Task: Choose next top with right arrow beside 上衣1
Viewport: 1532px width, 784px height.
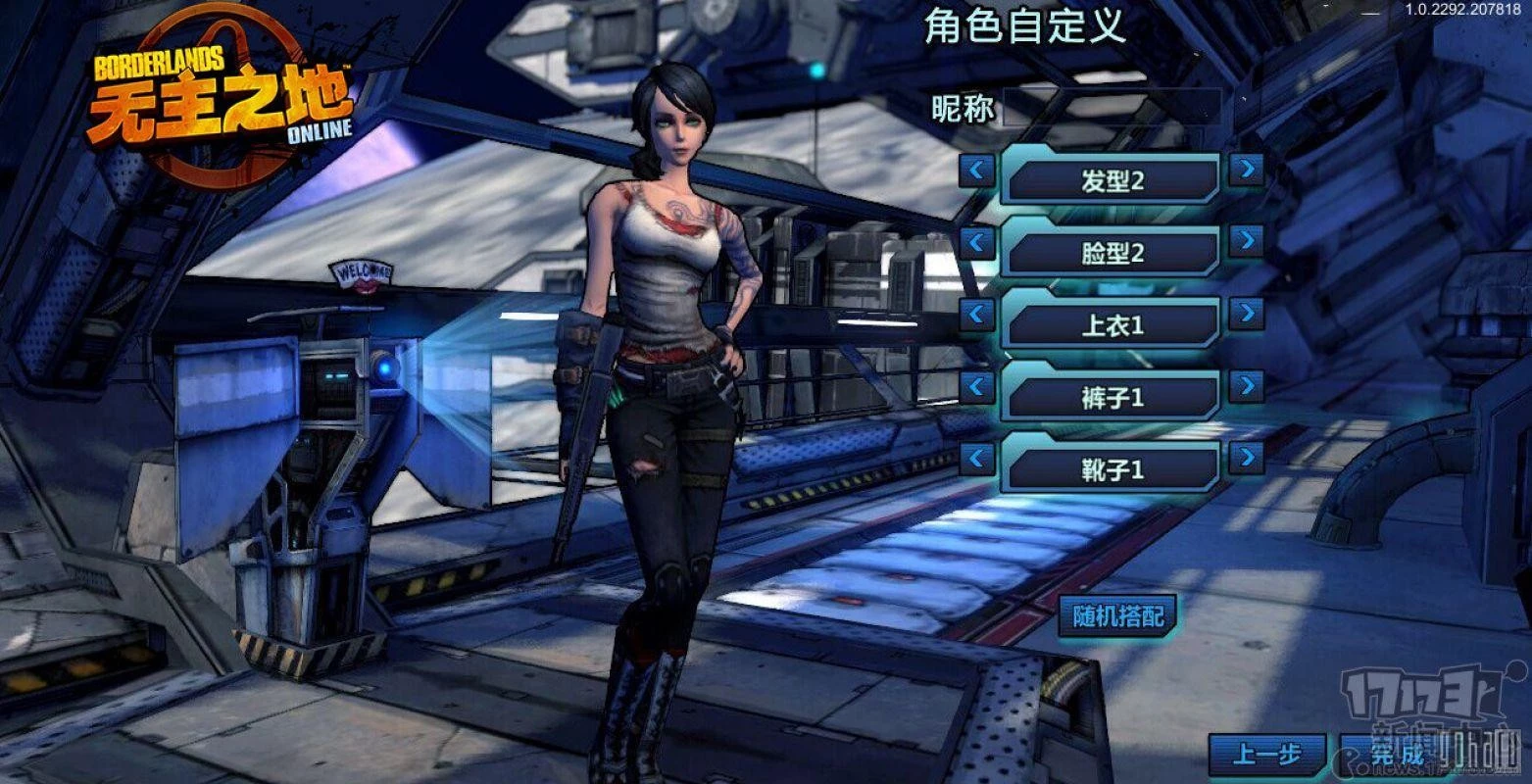Action: (1246, 314)
